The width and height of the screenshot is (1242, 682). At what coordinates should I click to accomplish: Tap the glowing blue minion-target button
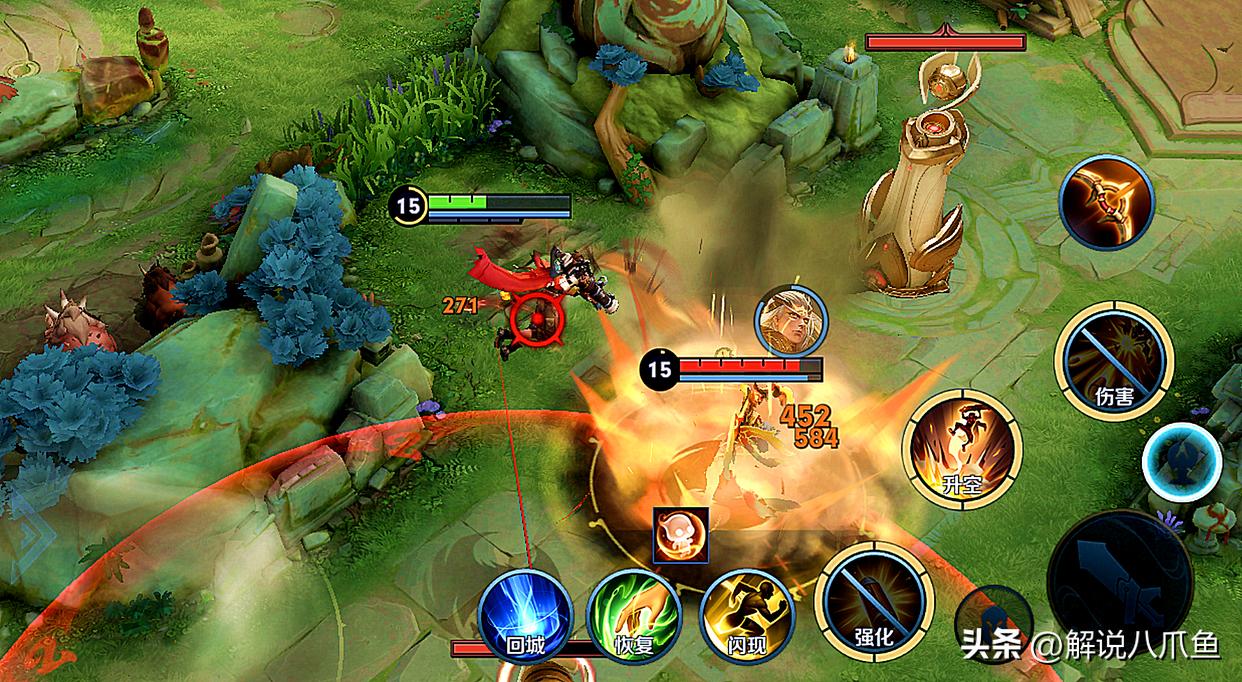[x=1181, y=461]
